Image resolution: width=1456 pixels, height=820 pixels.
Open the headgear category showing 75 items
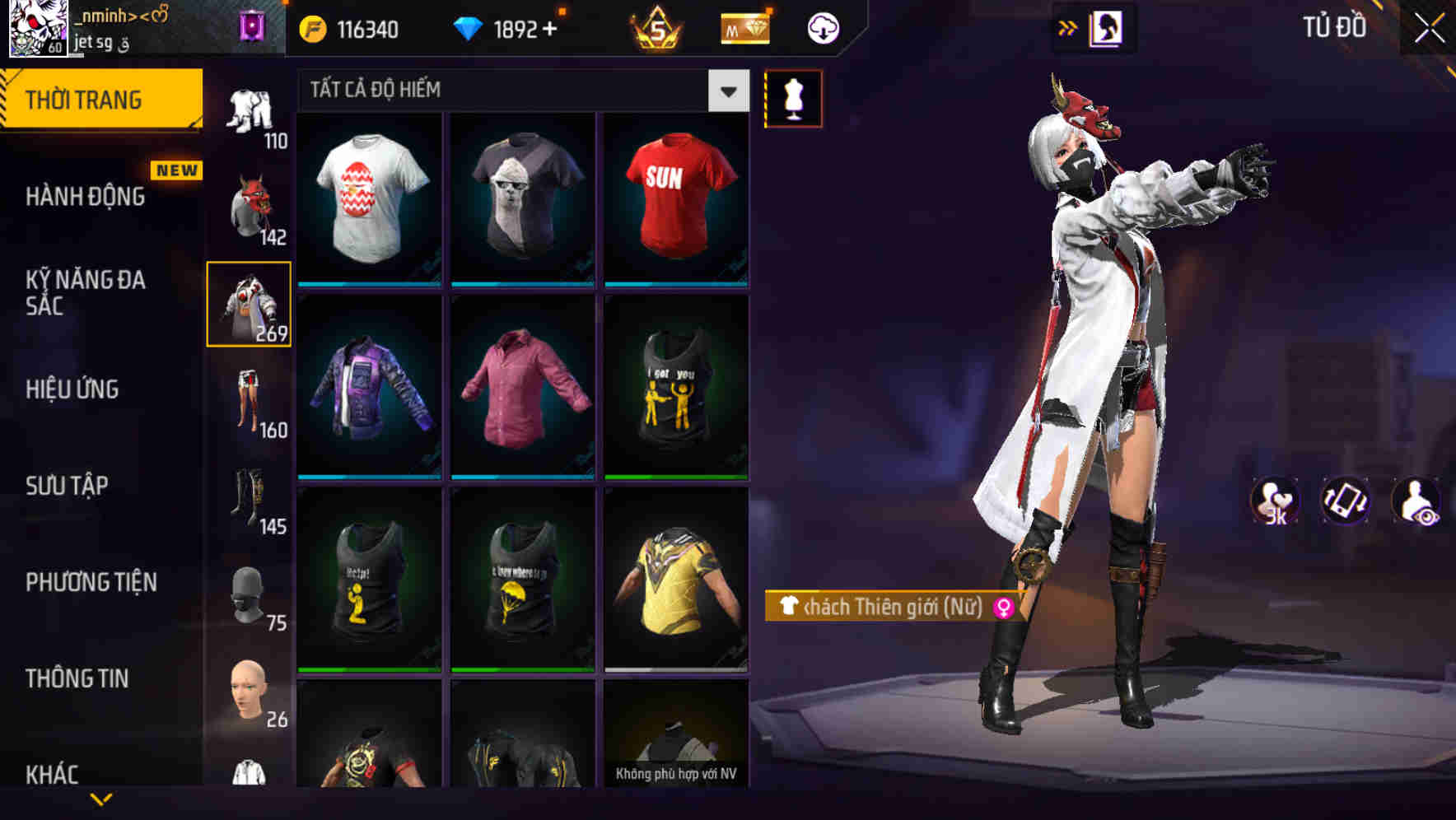[250, 591]
